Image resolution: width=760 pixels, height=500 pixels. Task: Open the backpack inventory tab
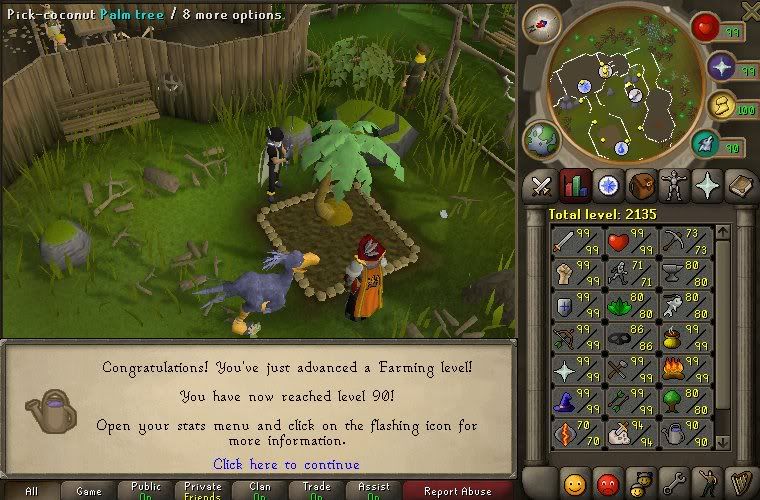pos(638,185)
